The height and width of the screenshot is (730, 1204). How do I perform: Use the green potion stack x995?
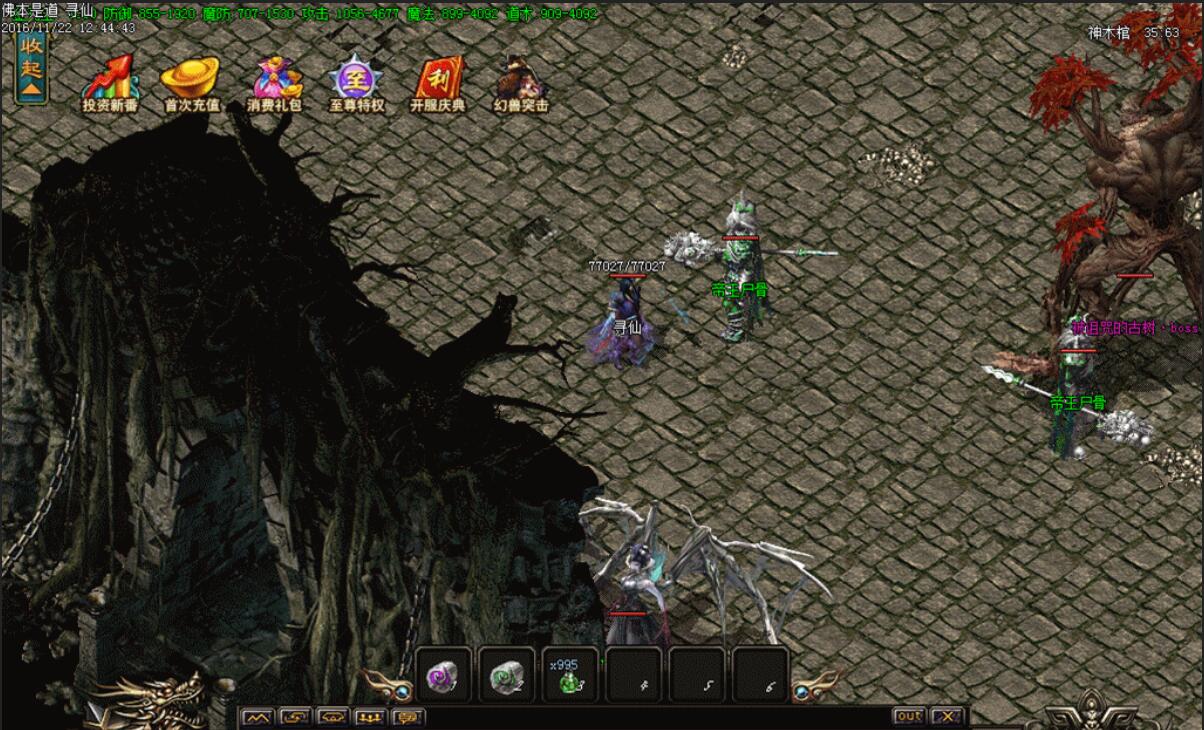click(x=570, y=675)
